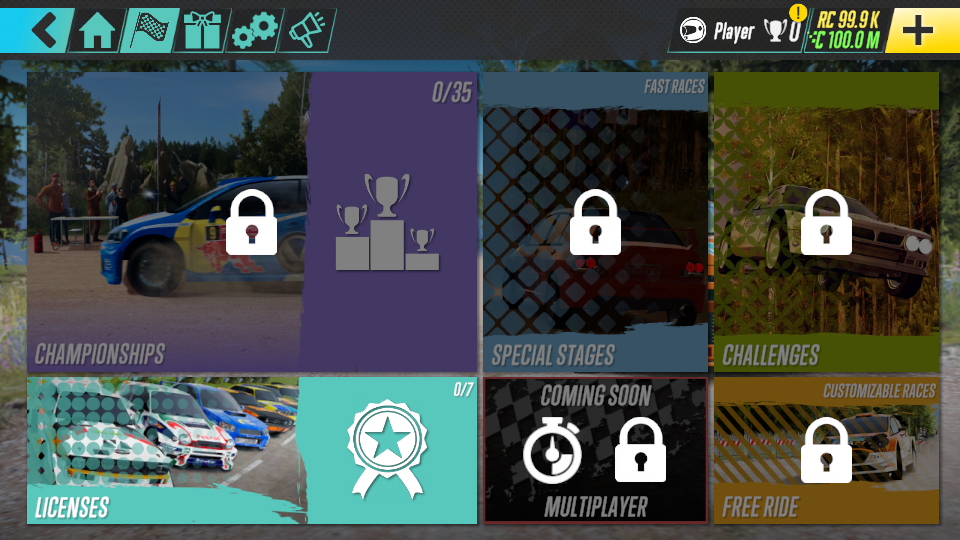Go back using the arrow button
Screen dimensions: 960x540
pos(44,30)
